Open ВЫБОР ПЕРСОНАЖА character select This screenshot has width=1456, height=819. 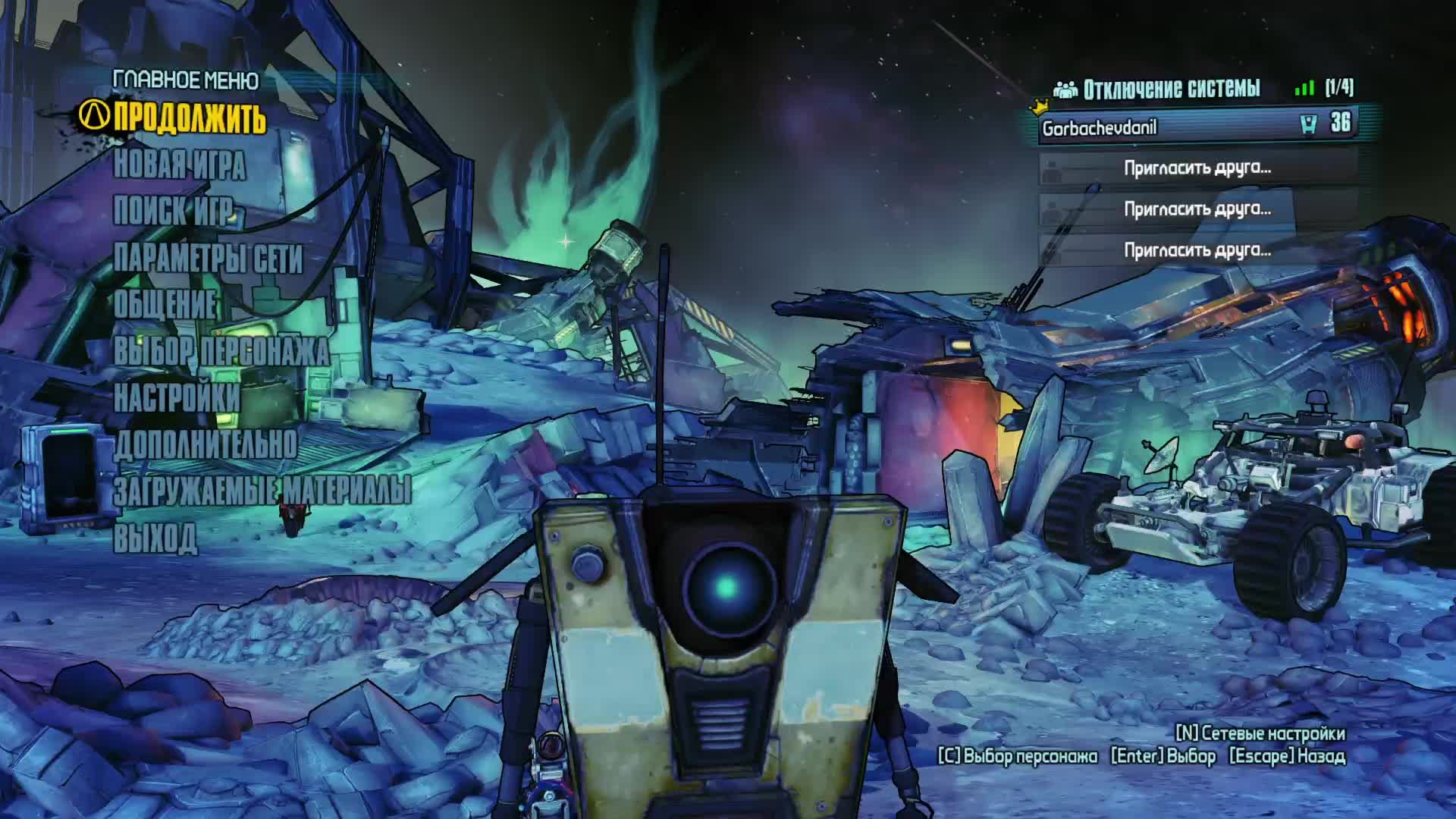[221, 351]
